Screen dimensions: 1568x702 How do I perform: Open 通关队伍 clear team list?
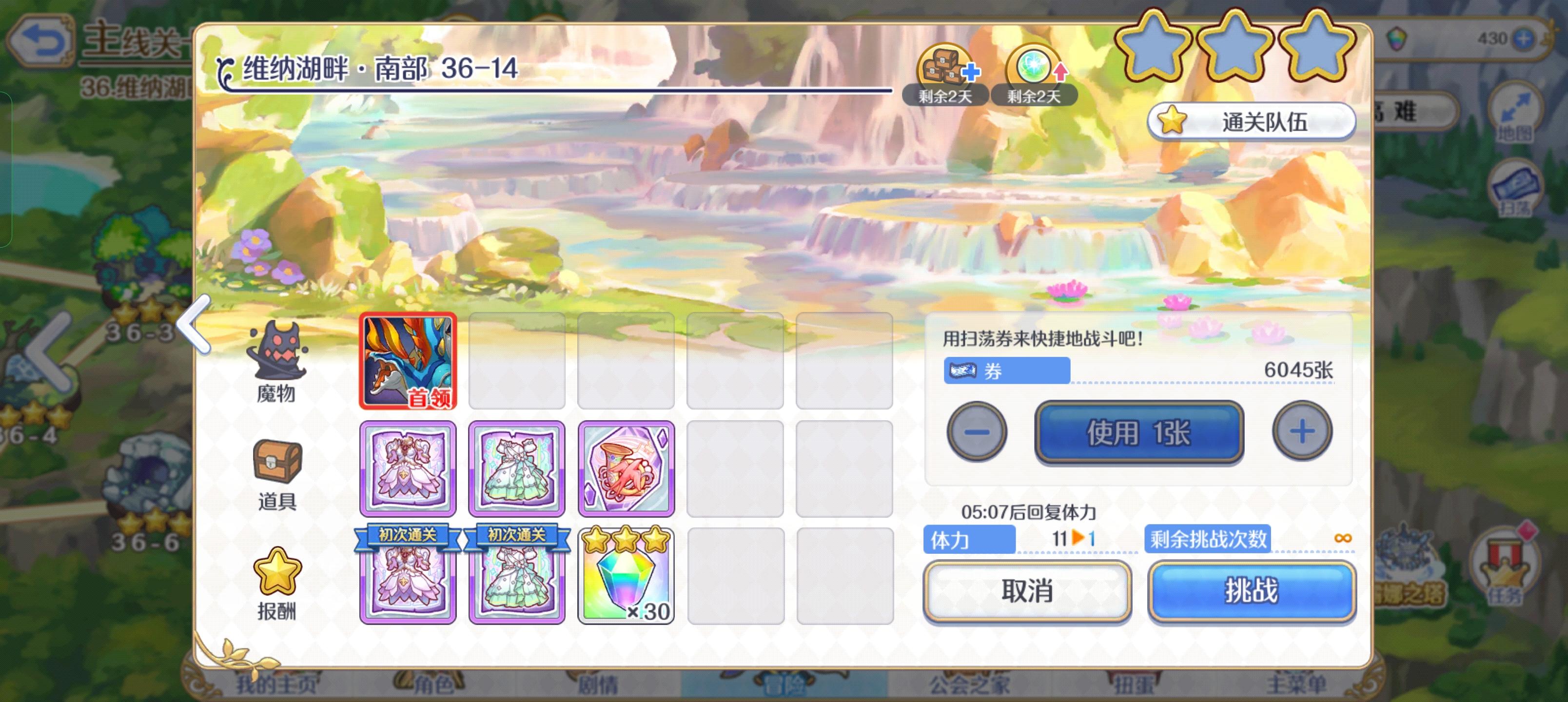1251,120
